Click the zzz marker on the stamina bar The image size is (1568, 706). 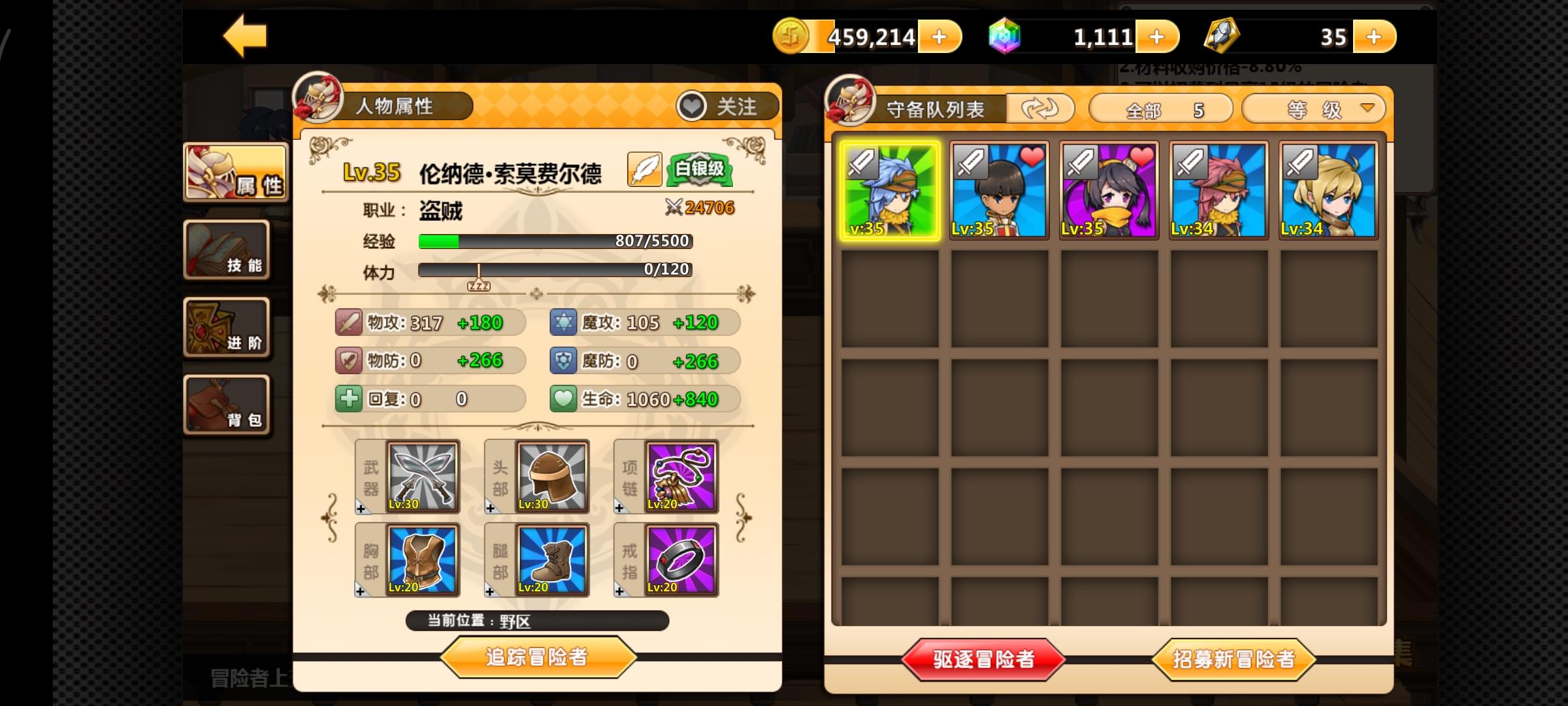pyautogui.click(x=480, y=284)
